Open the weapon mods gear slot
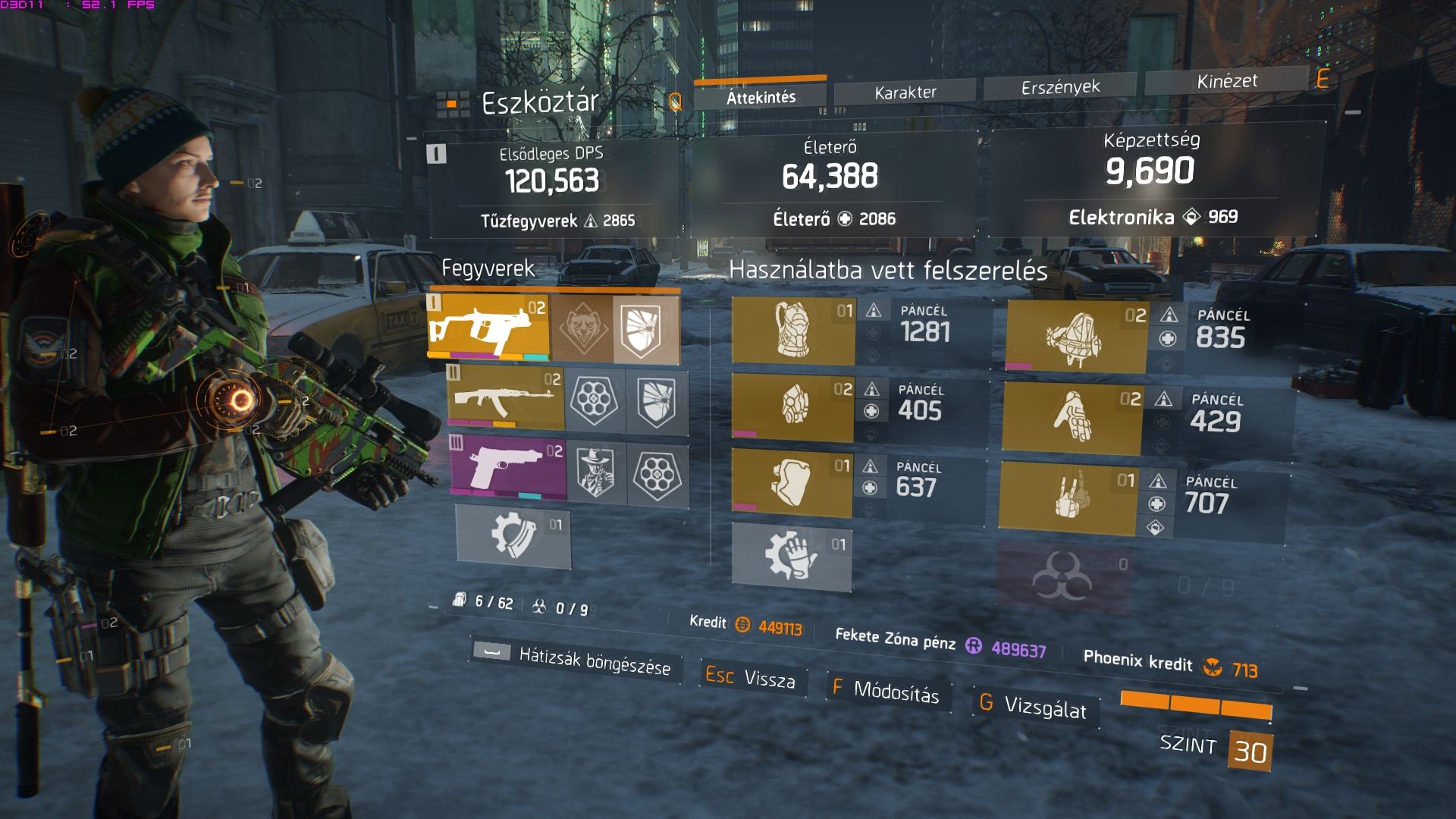The width and height of the screenshot is (1456, 819). [x=513, y=535]
